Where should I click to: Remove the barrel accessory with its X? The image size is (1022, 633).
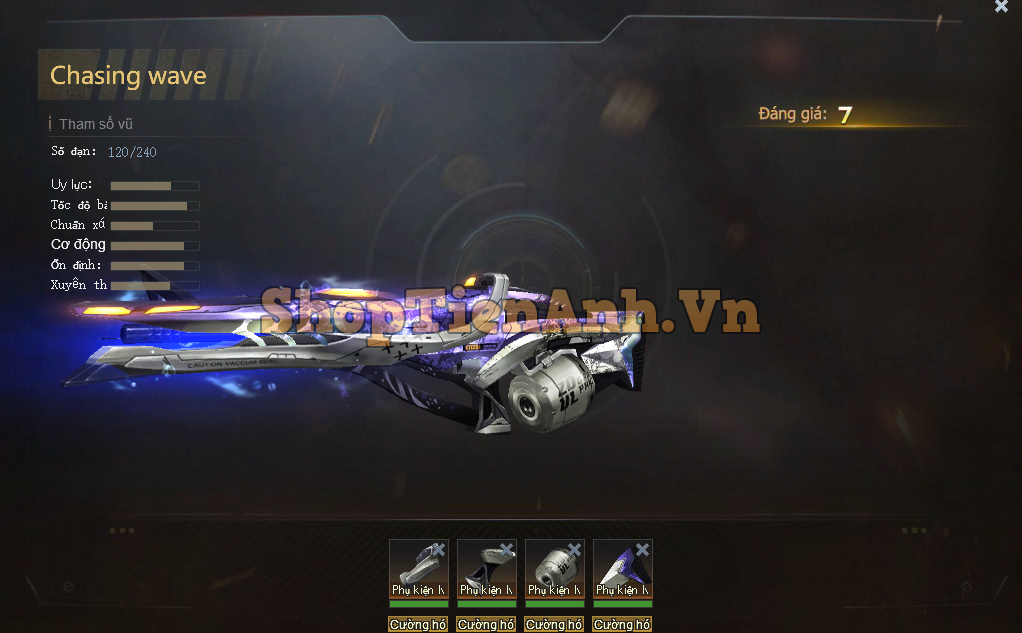pyautogui.click(x=439, y=549)
